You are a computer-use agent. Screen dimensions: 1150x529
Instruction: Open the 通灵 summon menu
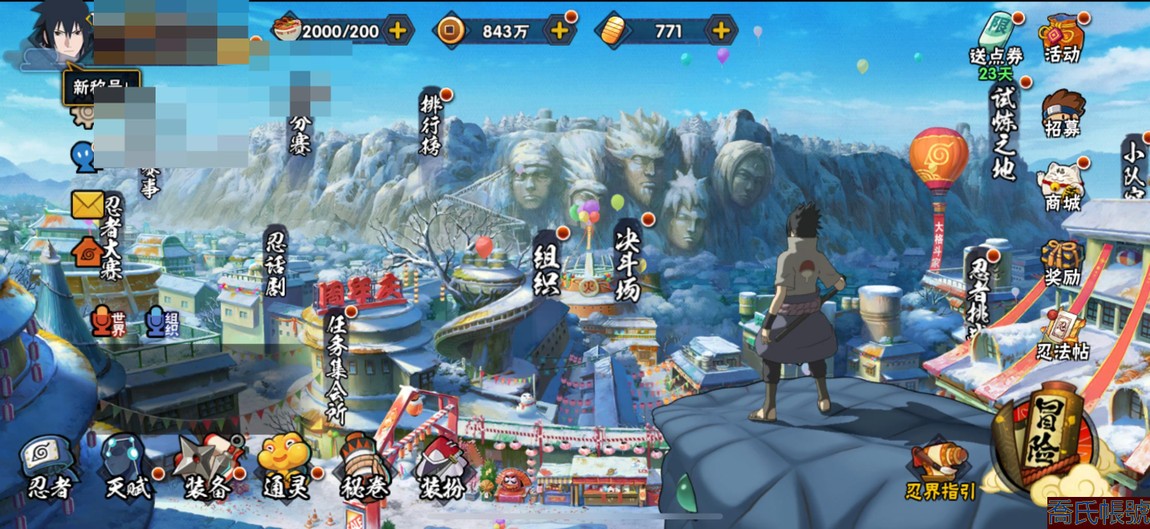point(285,465)
